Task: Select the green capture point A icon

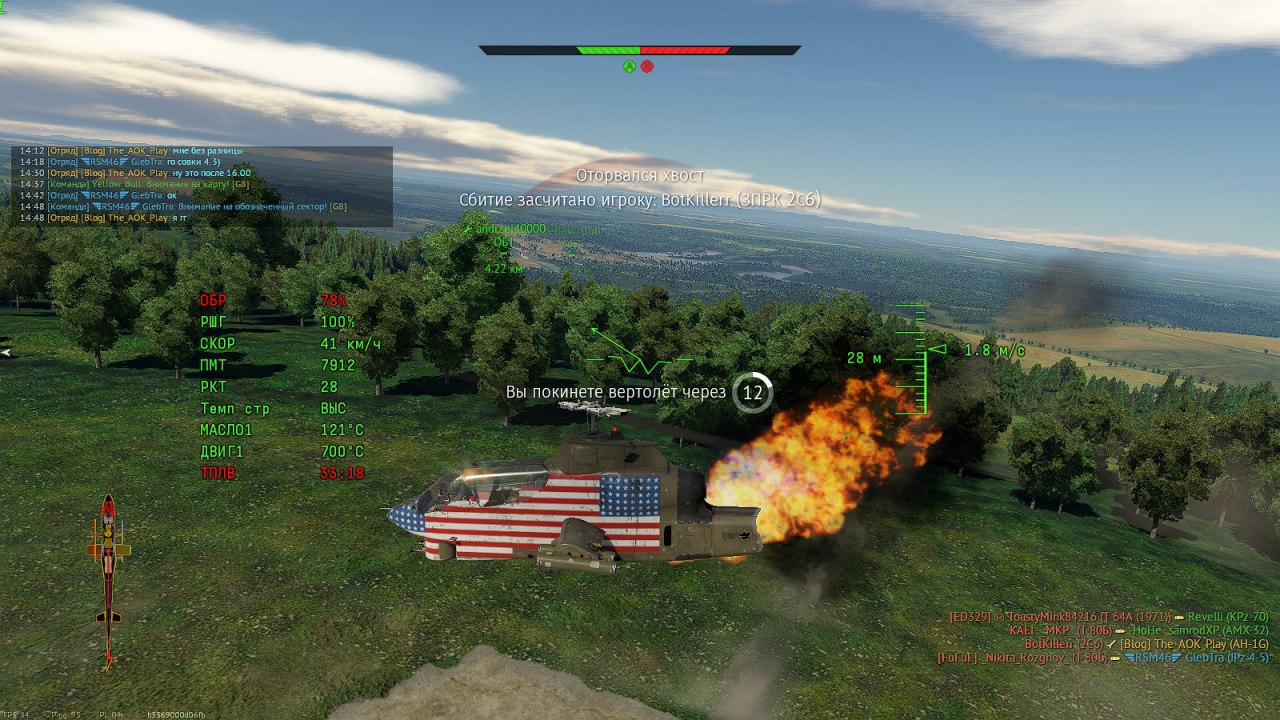Action: 629,66
